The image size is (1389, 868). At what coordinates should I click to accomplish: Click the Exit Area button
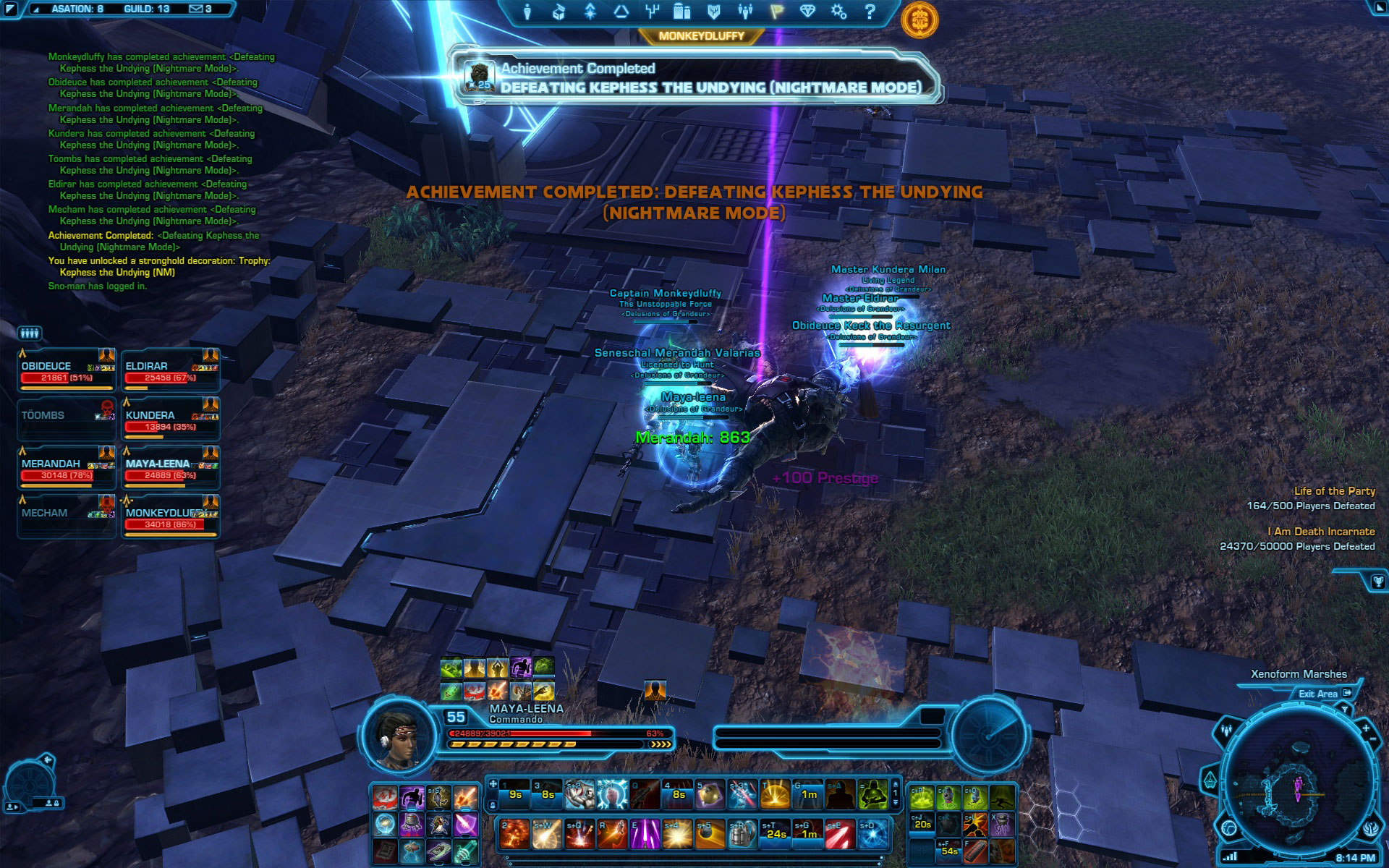point(1324,694)
